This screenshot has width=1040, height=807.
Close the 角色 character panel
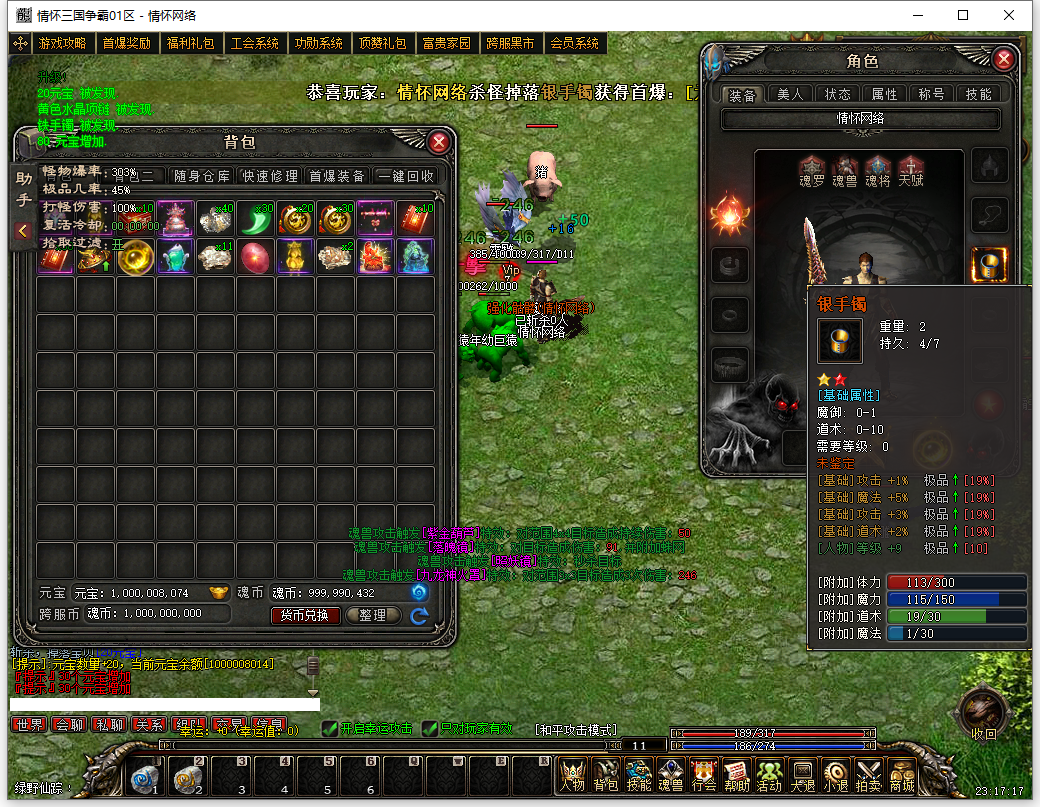coord(1004,60)
